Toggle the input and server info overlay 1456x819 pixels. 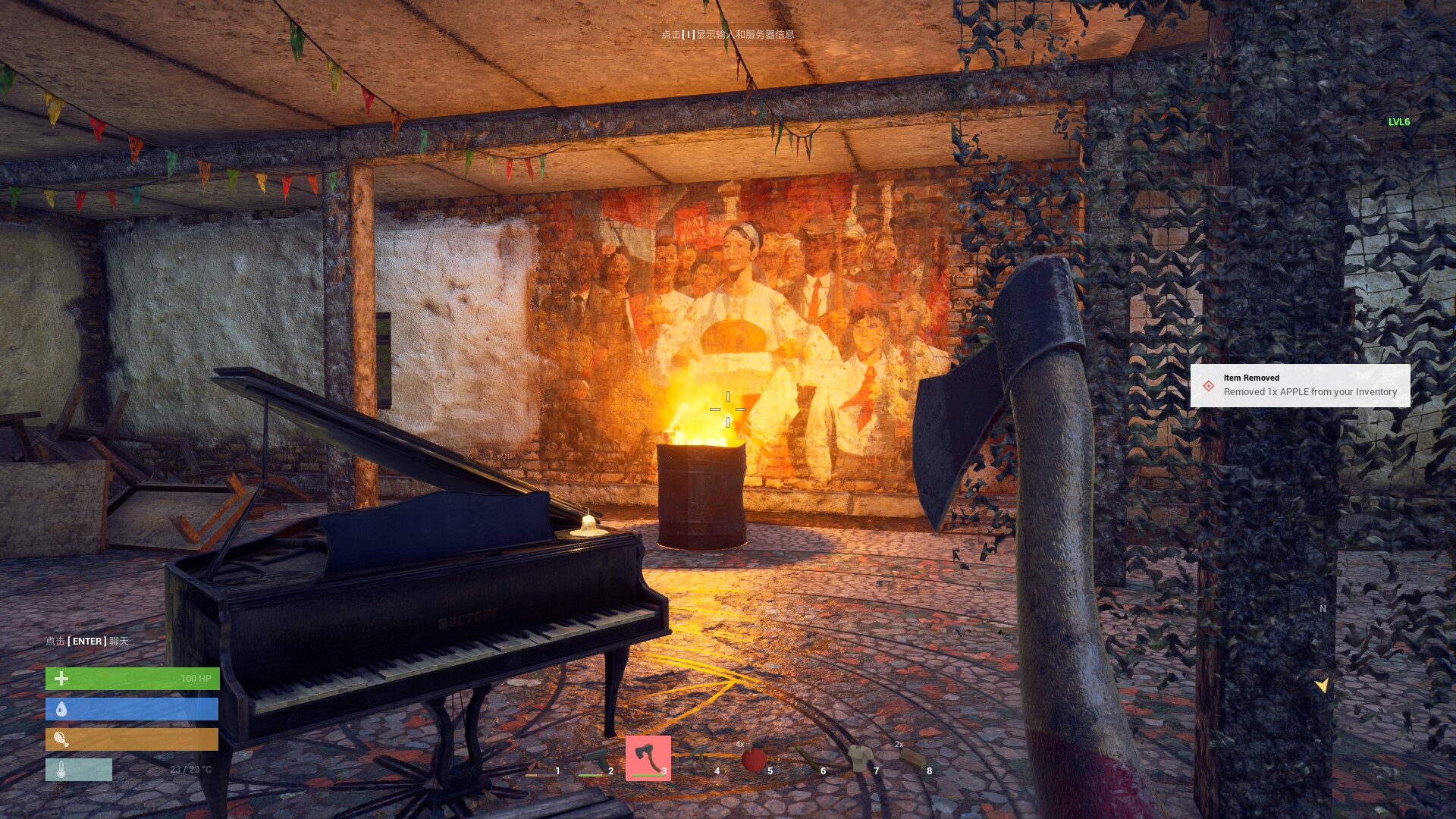[x=729, y=35]
